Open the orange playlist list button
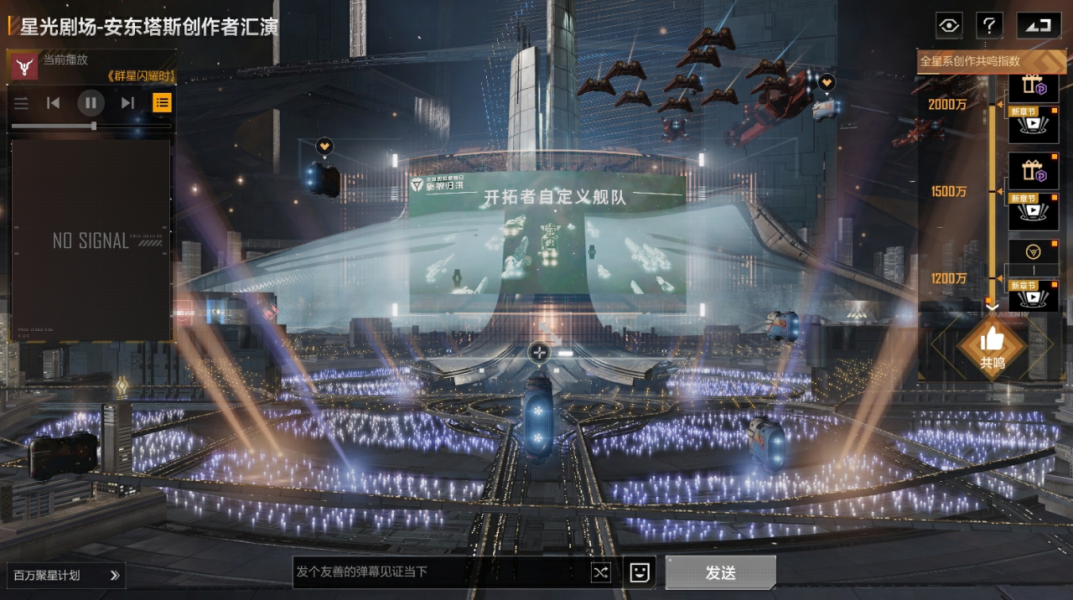The width and height of the screenshot is (1073, 600). [161, 102]
